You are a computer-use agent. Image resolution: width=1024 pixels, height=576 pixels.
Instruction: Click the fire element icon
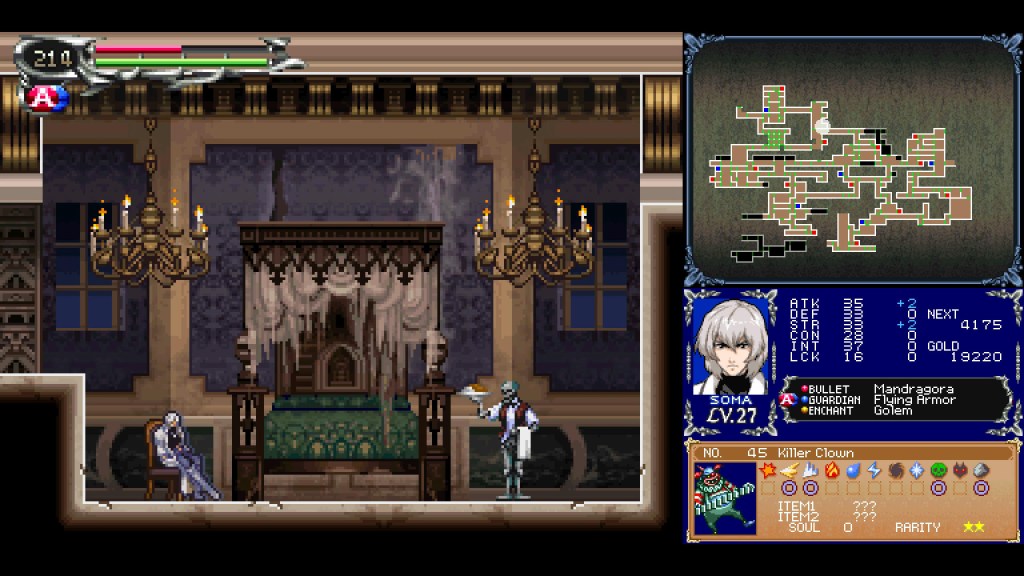click(831, 470)
